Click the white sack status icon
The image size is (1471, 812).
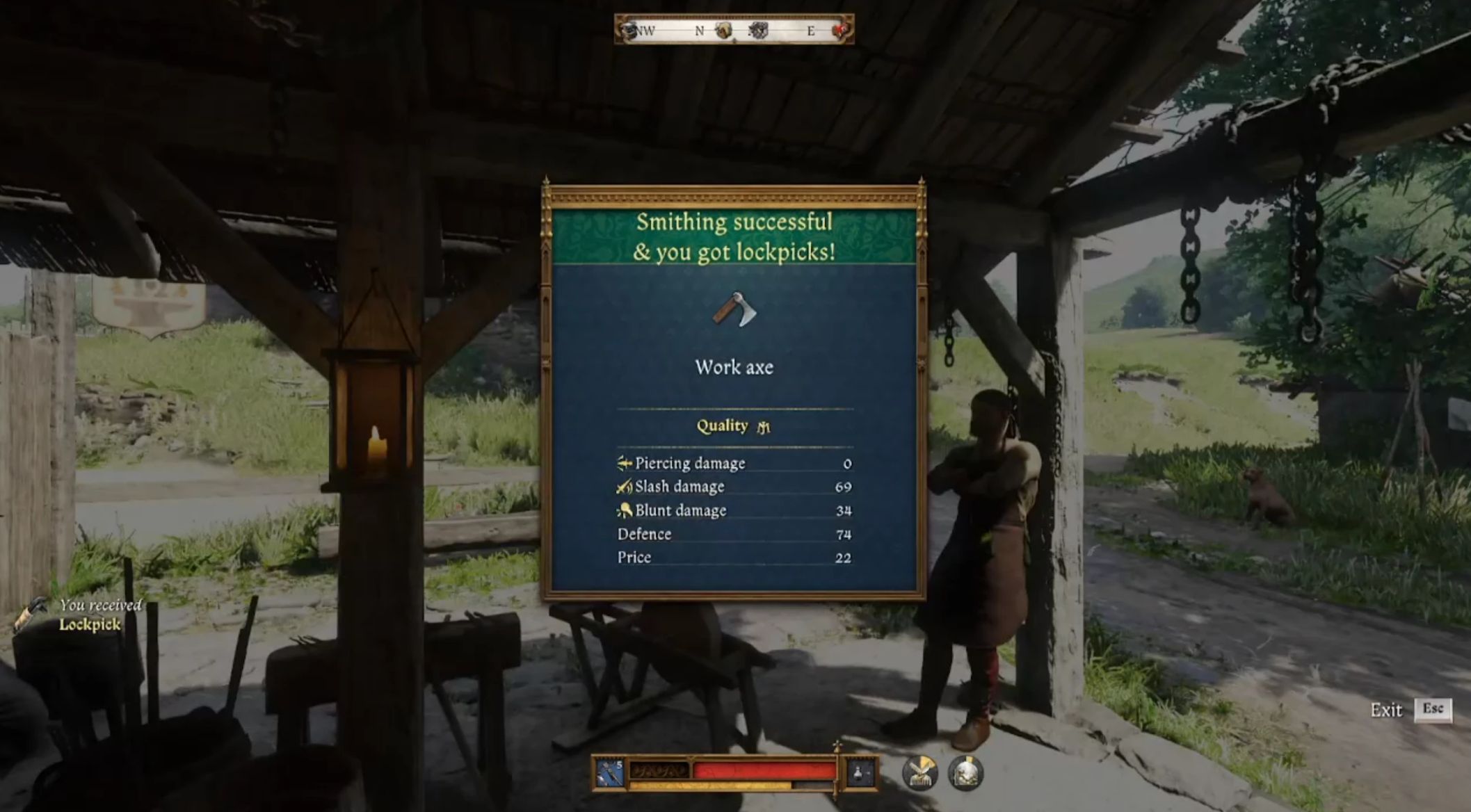click(965, 772)
